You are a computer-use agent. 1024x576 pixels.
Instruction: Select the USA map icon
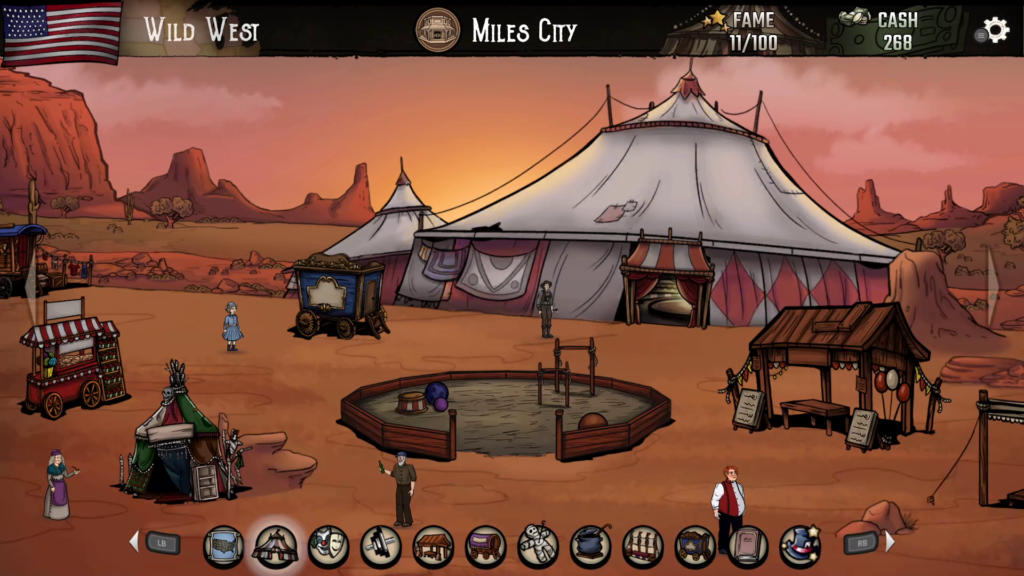pos(223,546)
